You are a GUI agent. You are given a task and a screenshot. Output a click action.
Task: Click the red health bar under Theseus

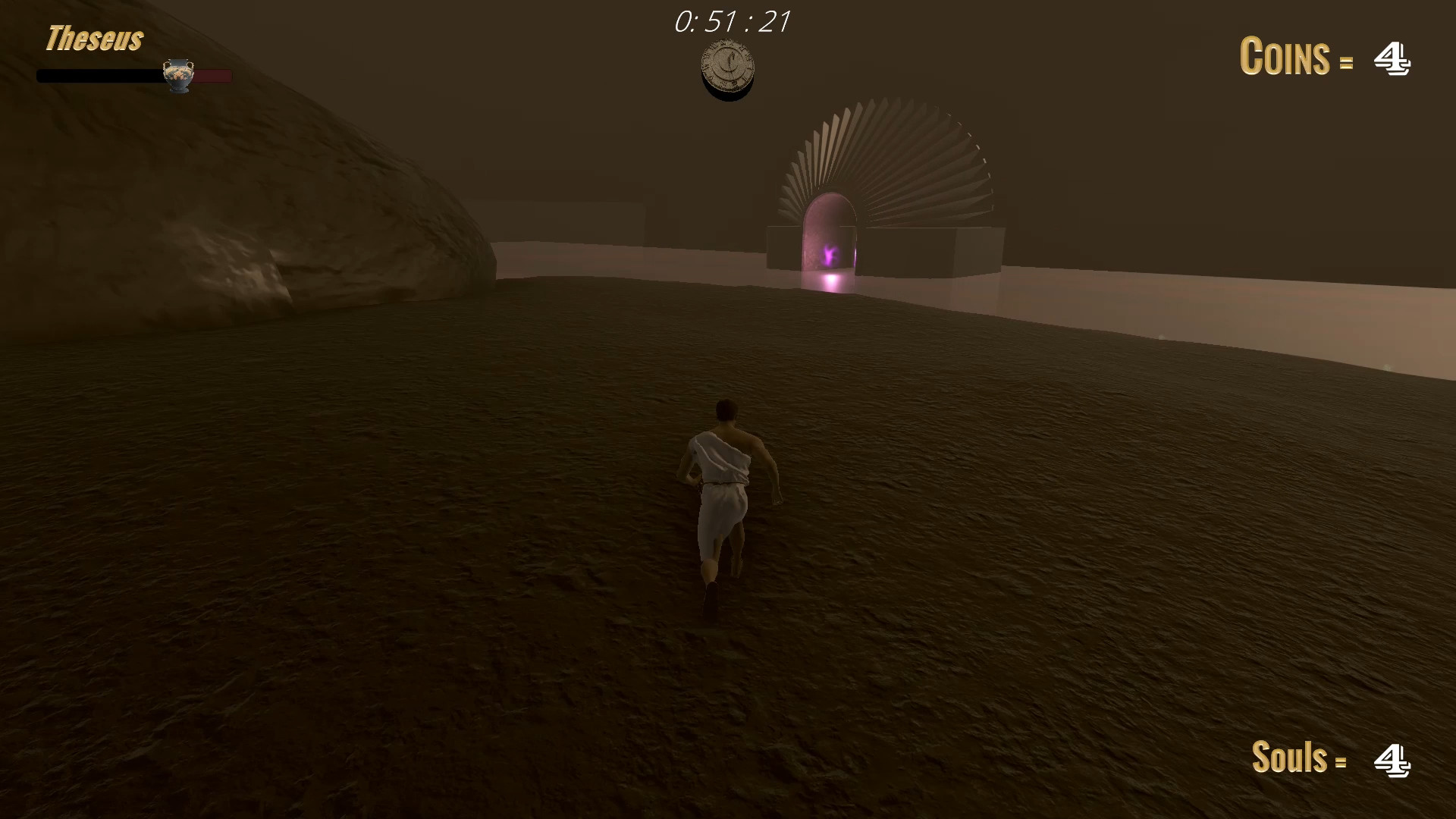point(212,76)
